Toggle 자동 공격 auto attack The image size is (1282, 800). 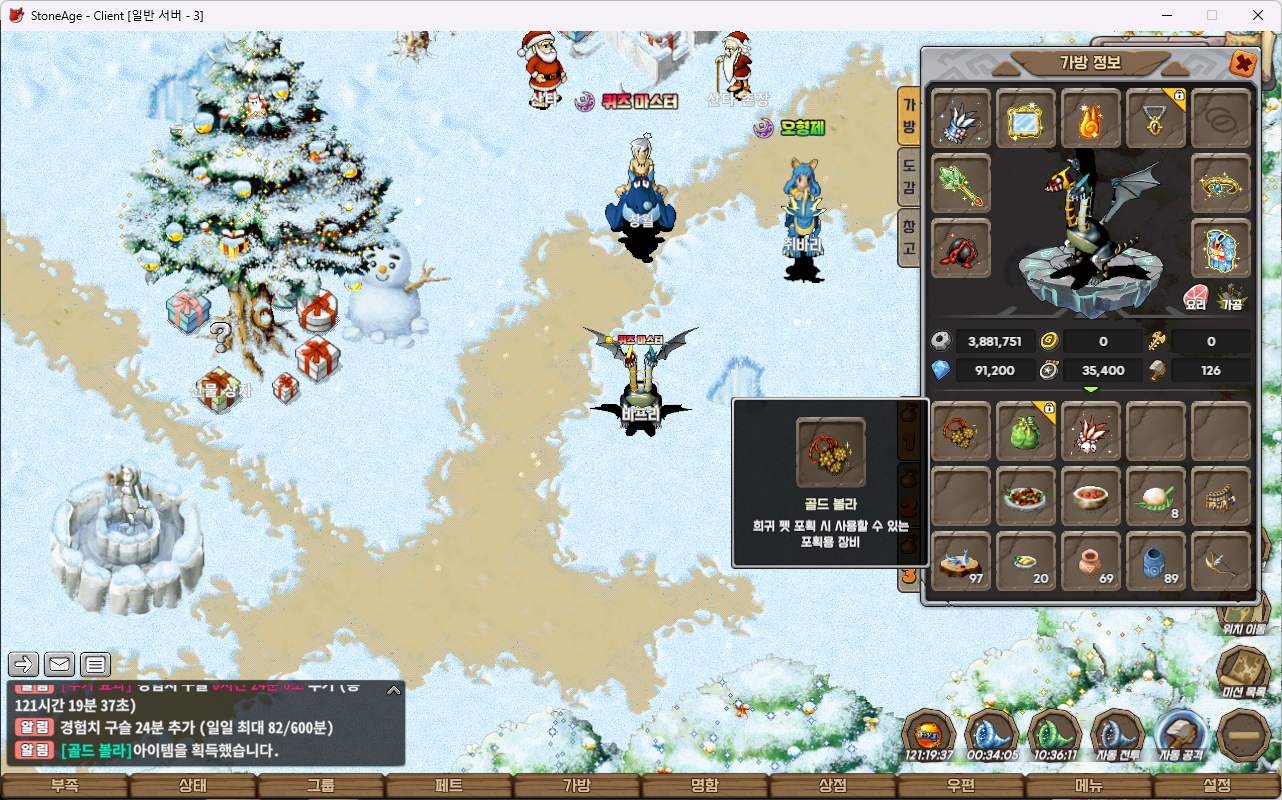point(1180,735)
